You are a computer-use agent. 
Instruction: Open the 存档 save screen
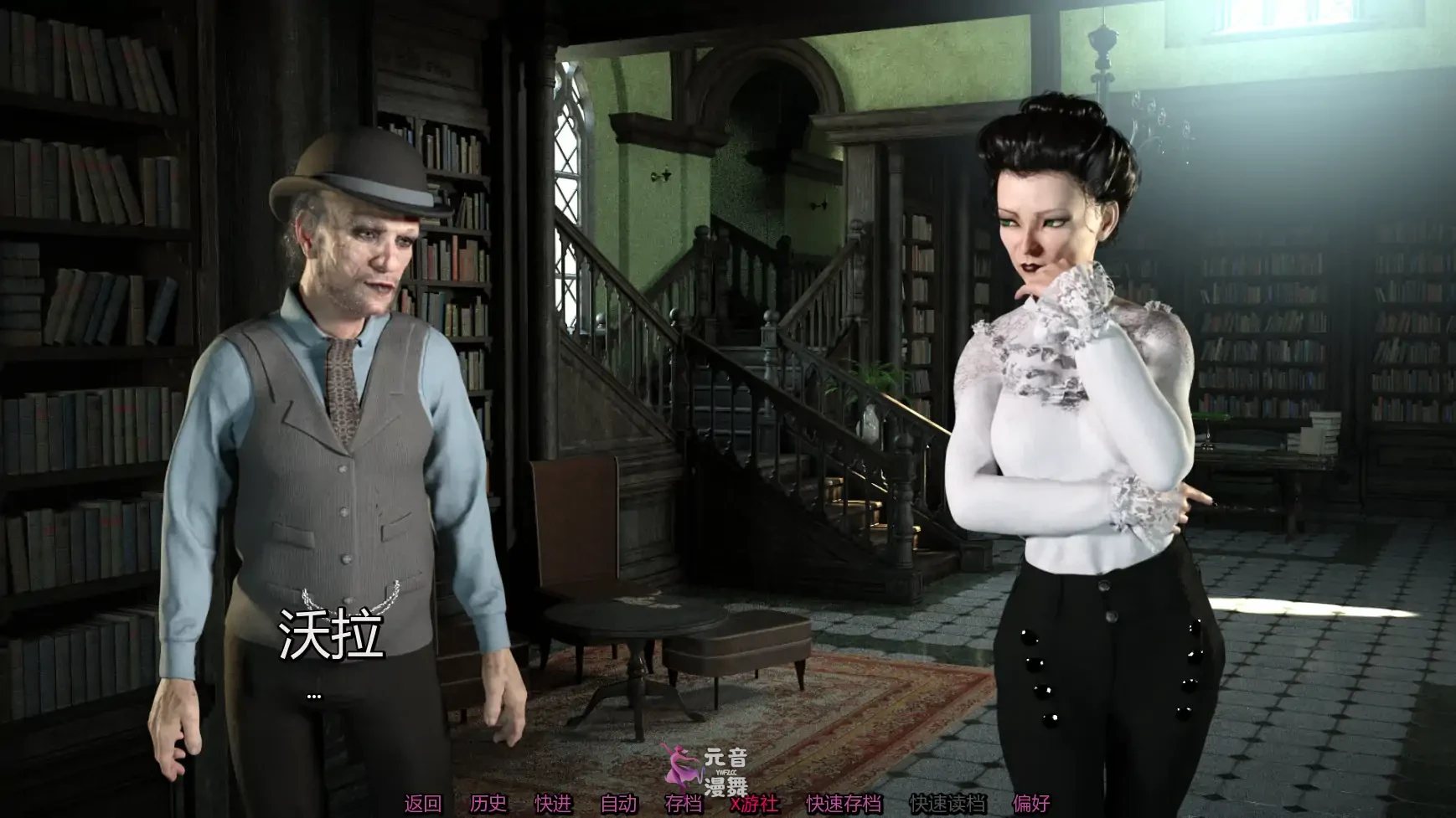[x=683, y=804]
